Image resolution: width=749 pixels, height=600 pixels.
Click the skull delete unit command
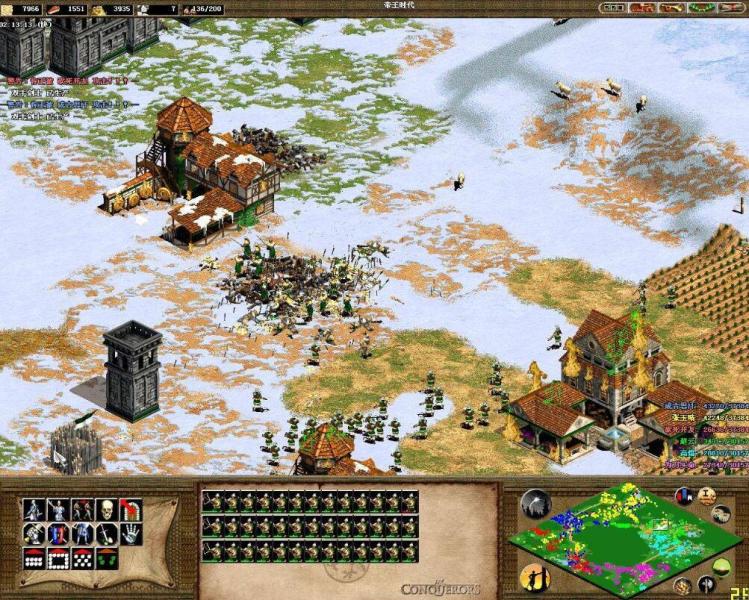point(107,510)
